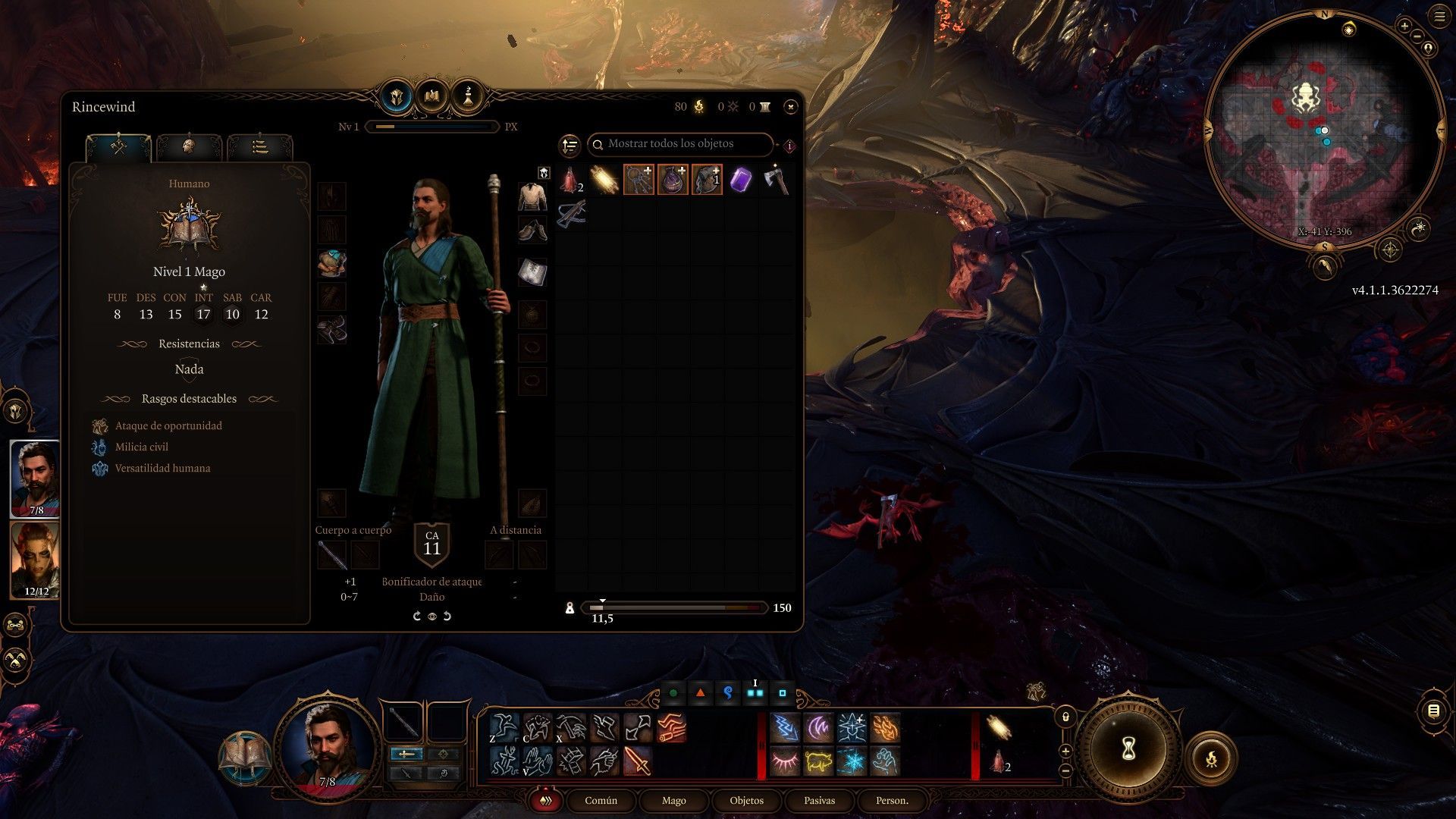The height and width of the screenshot is (819, 1456).
Task: Switch to the alchemy flask view
Action: coord(468,96)
